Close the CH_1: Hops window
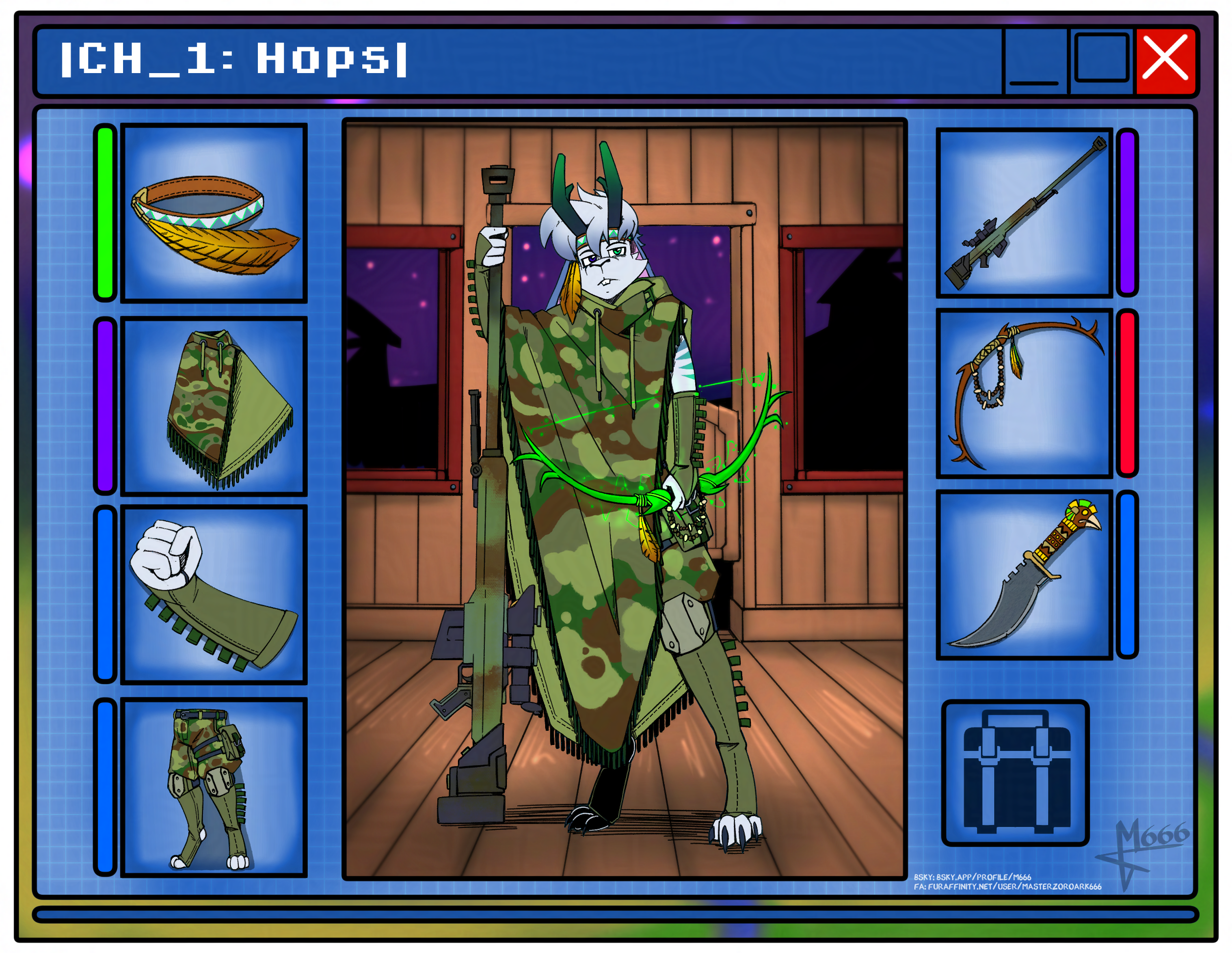The image size is (1232, 953). tap(1165, 60)
